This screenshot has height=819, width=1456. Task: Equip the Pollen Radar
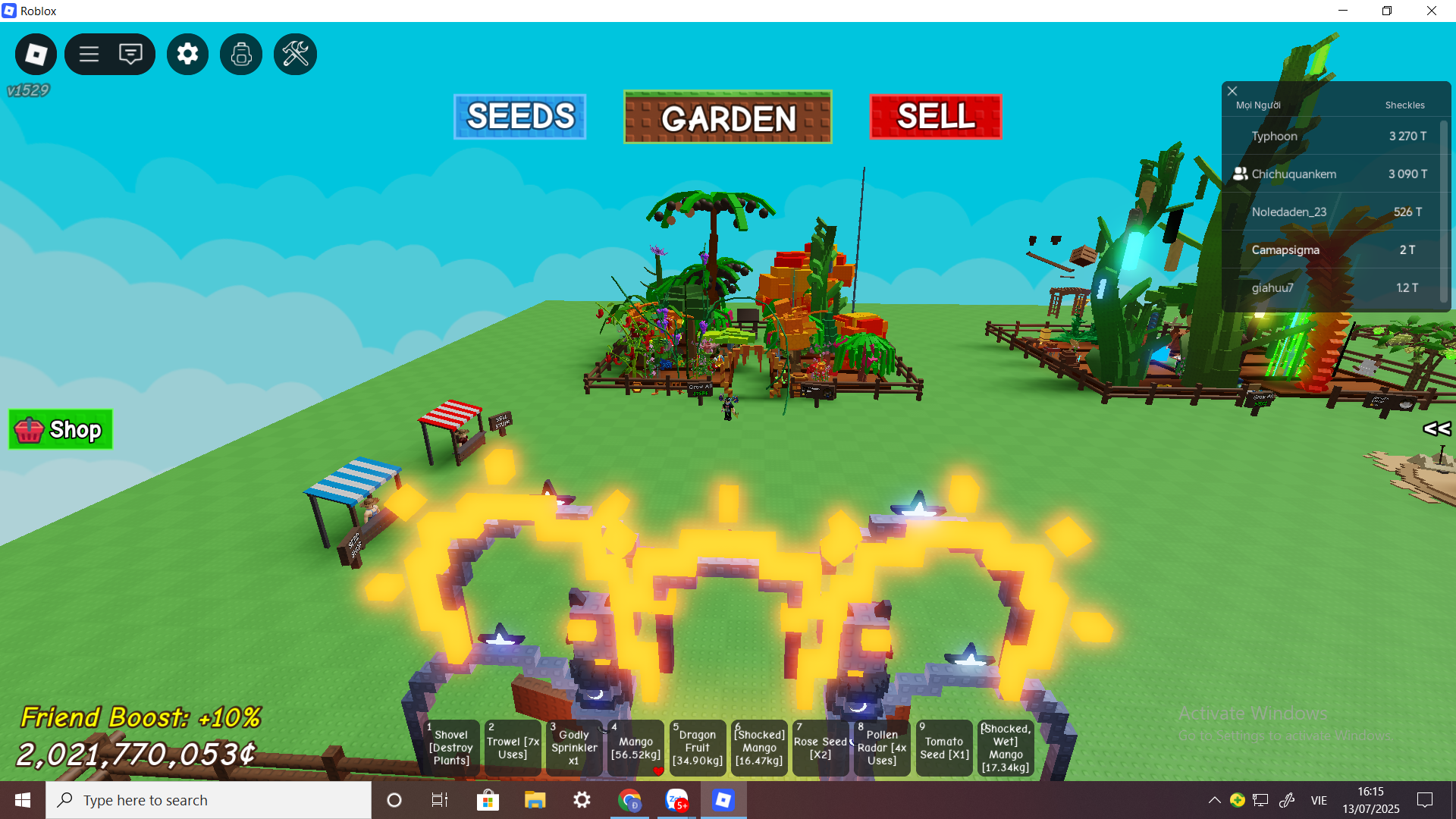coord(882,748)
